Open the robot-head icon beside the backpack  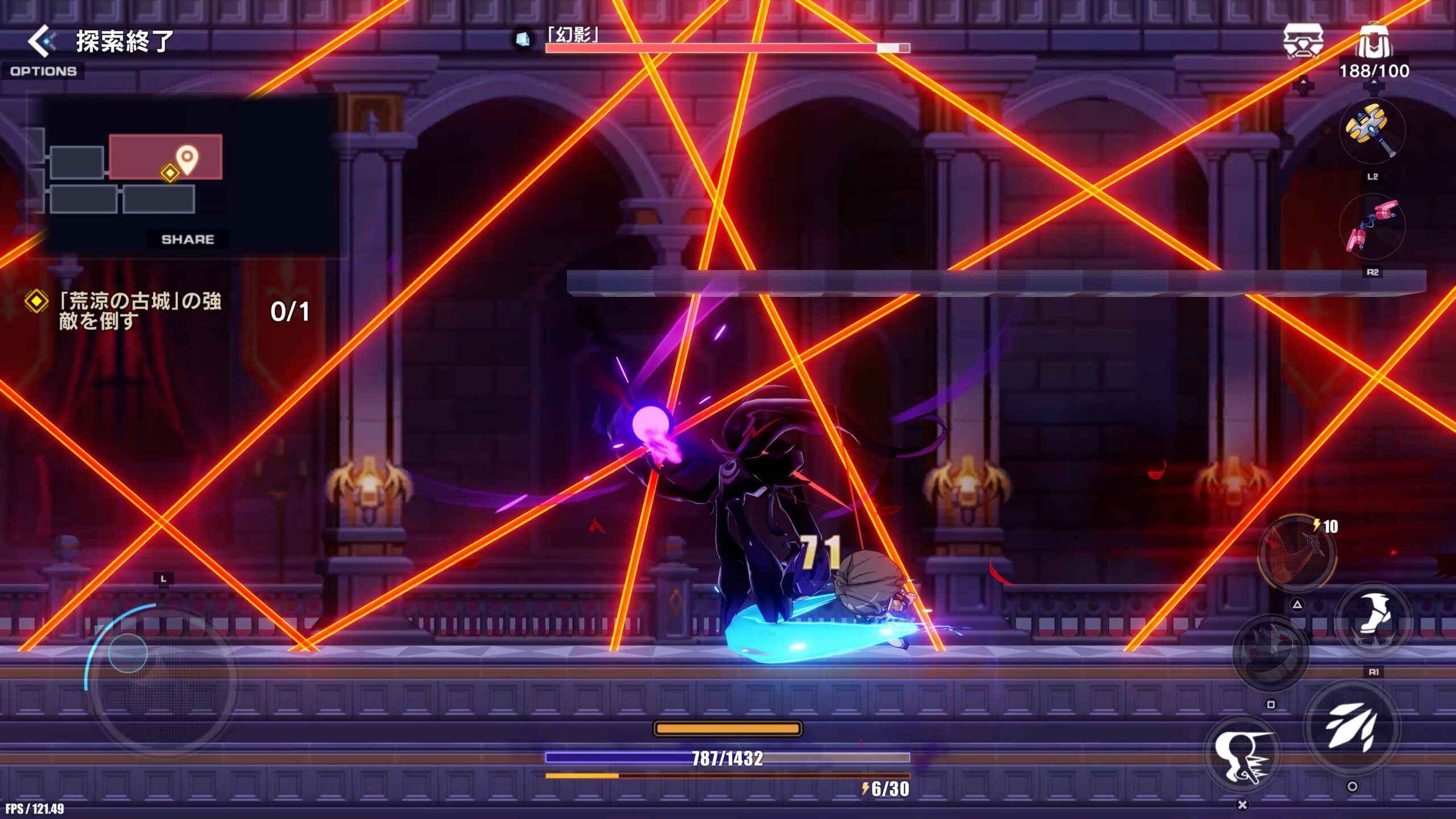[x=1302, y=42]
